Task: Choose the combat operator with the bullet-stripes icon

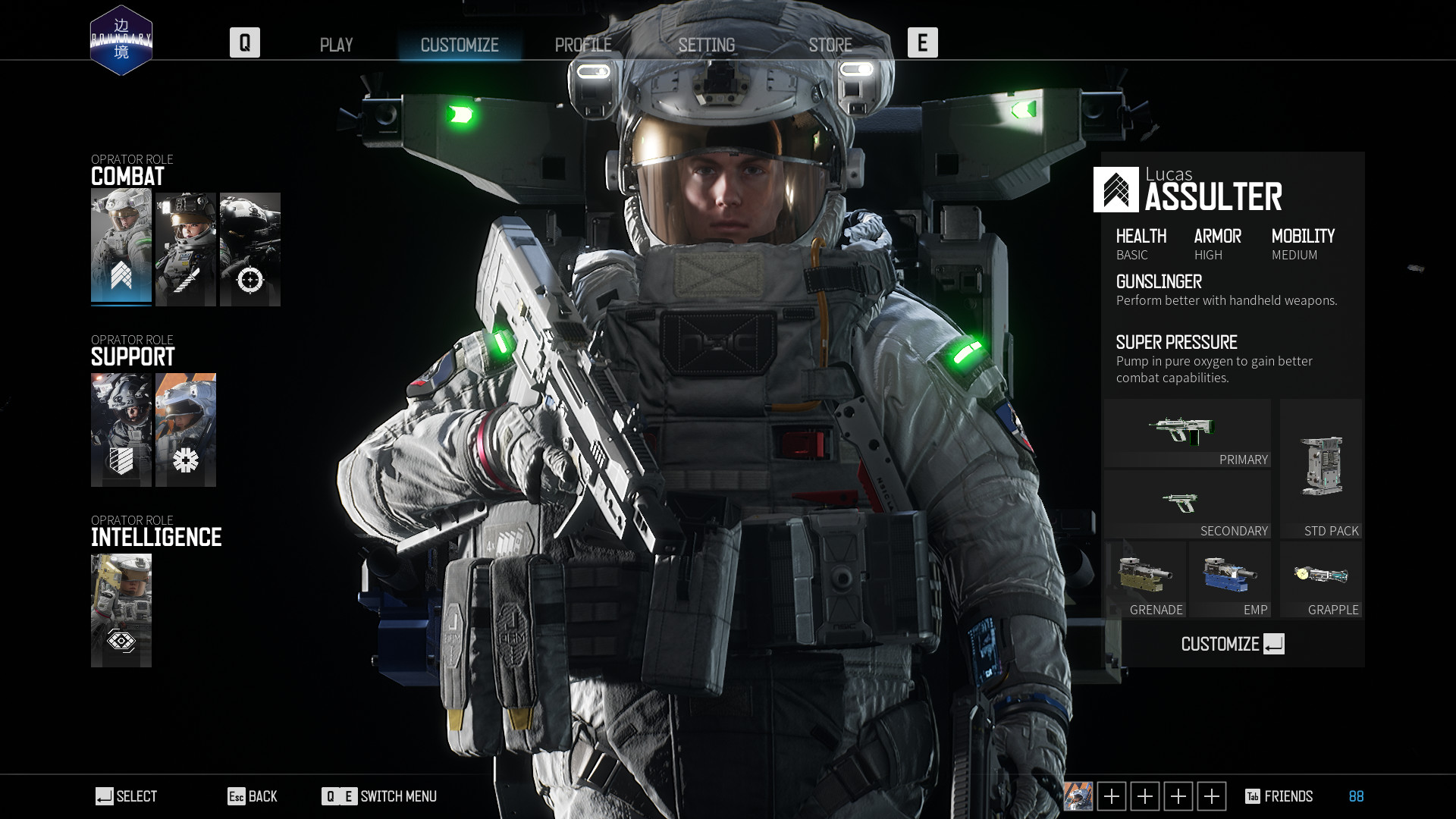Action: [186, 249]
